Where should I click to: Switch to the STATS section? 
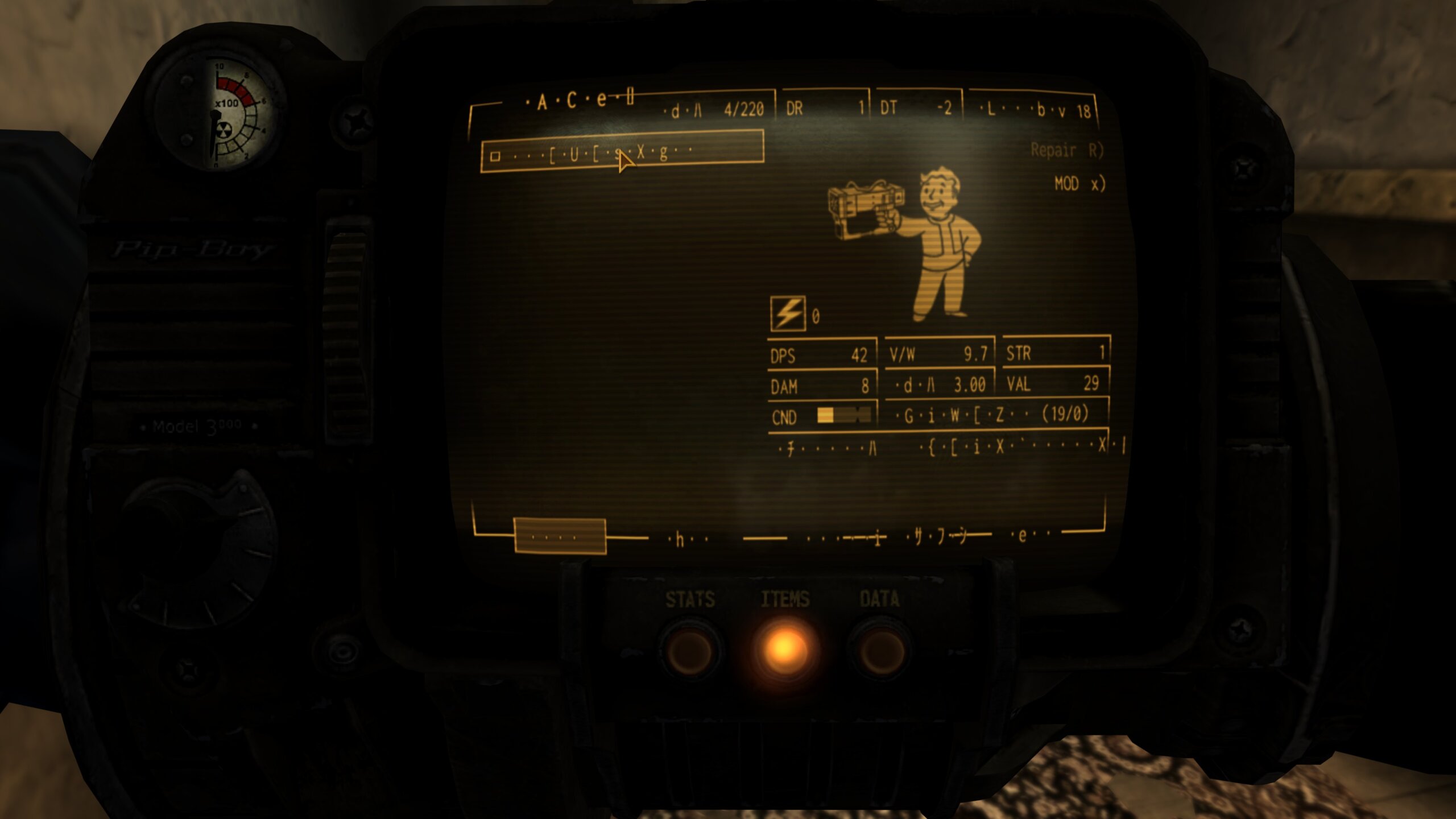(689, 648)
